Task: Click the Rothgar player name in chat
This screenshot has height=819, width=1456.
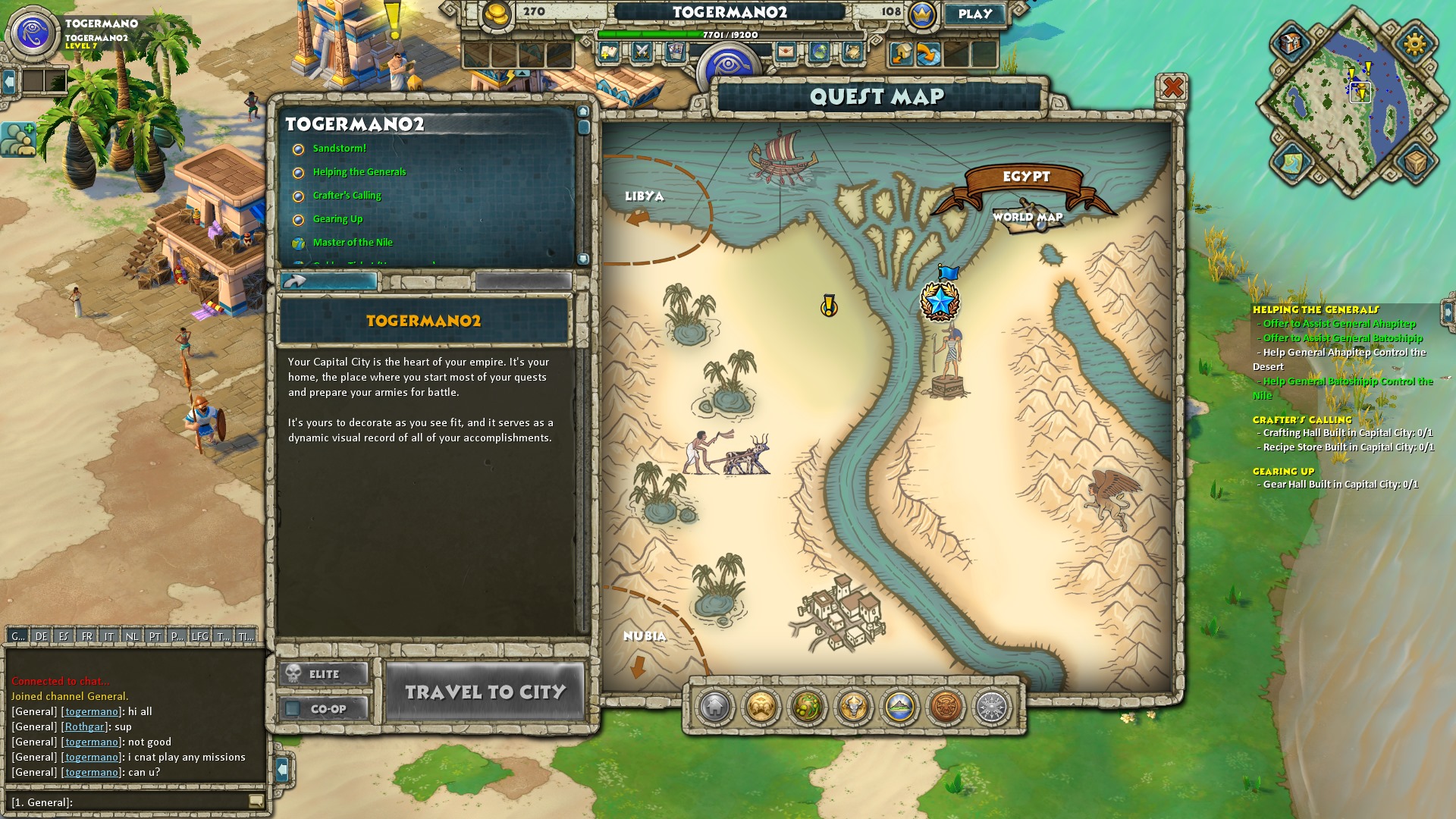Action: (x=85, y=726)
